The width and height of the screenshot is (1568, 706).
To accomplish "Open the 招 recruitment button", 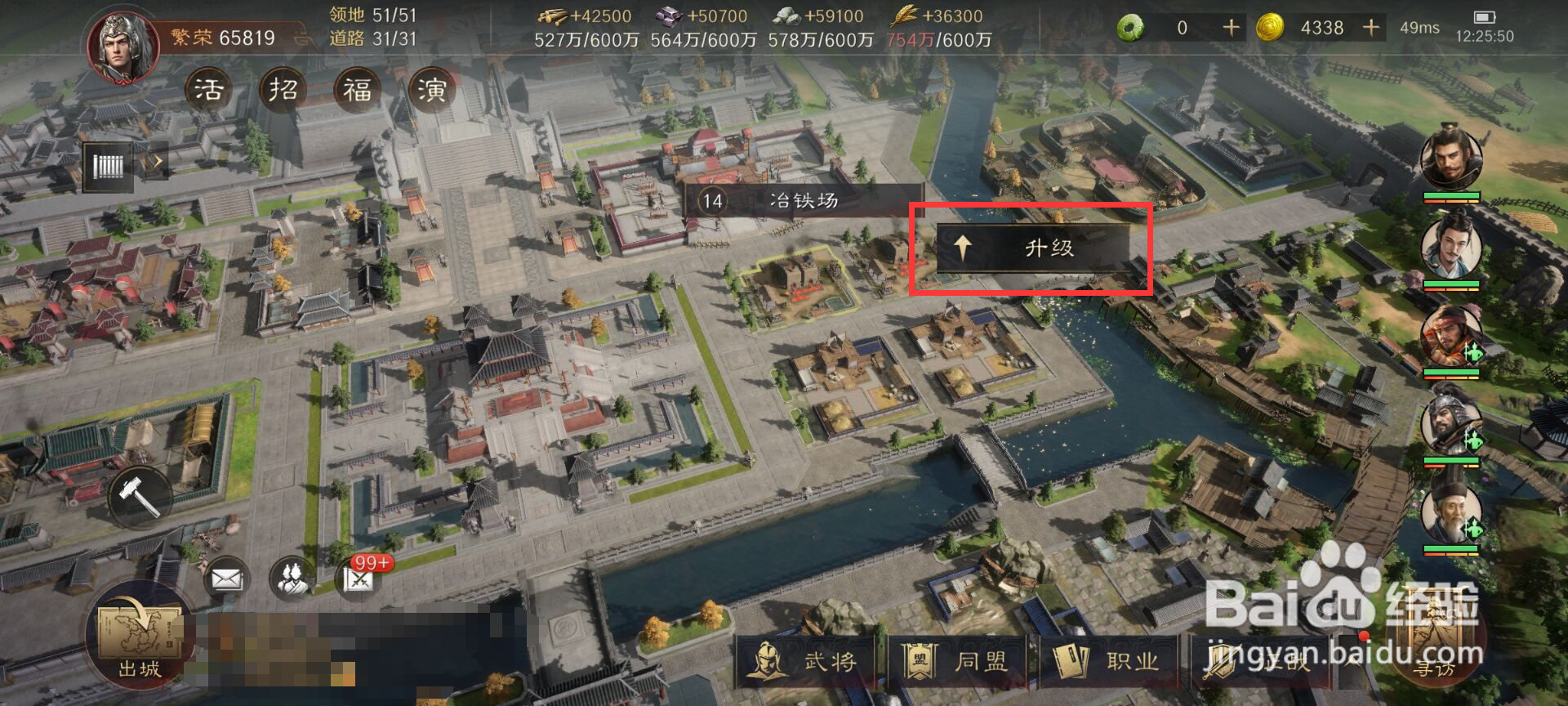I will coord(283,89).
